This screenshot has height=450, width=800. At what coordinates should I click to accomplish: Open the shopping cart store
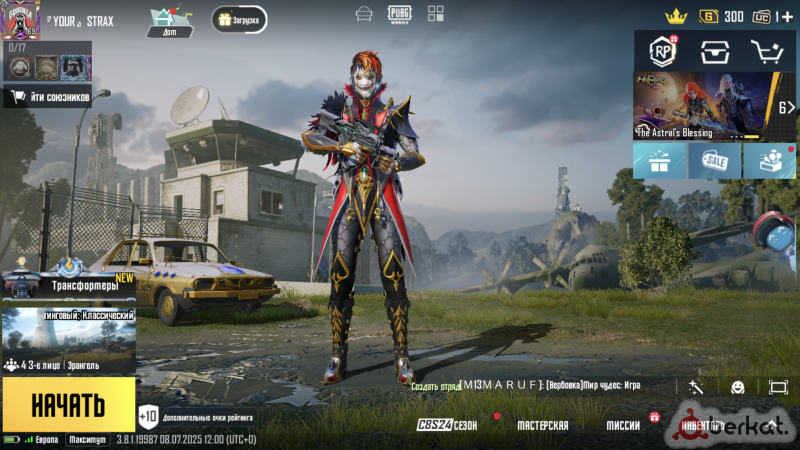point(767,51)
